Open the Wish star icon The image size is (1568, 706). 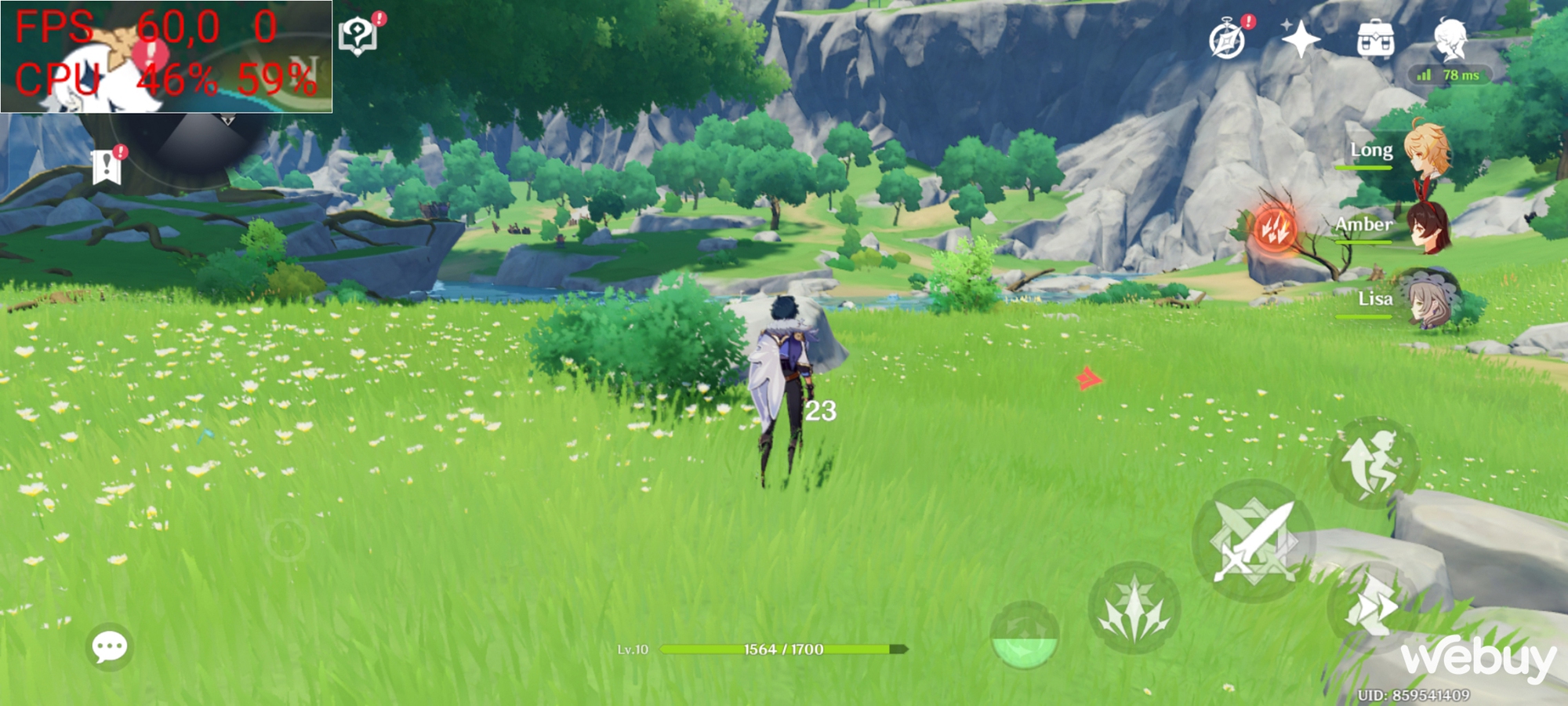click(1300, 39)
